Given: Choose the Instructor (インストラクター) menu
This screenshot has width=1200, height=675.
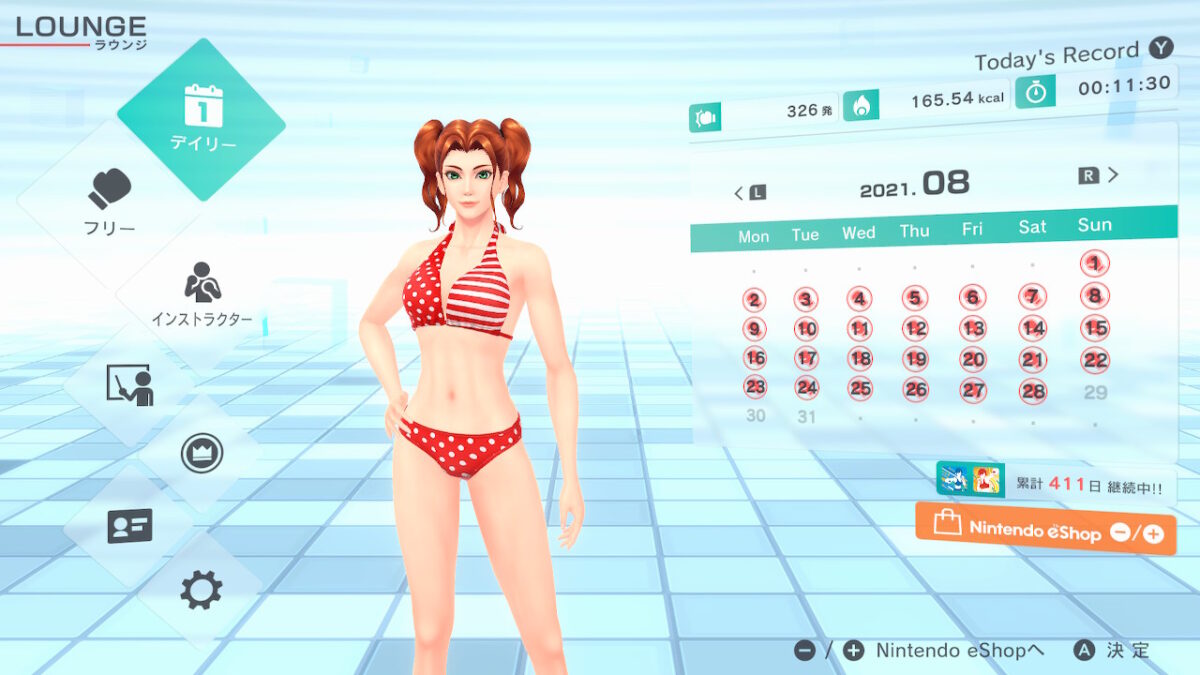Looking at the screenshot, I should pos(201,295).
